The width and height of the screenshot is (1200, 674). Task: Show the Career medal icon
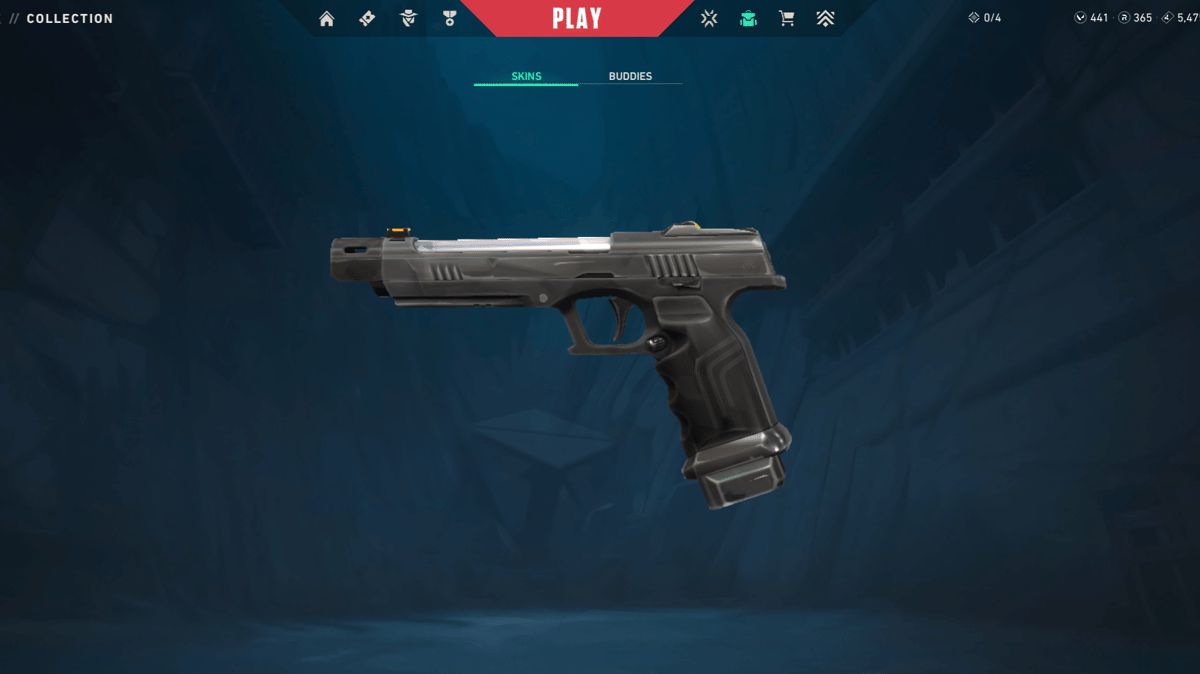(x=448, y=18)
